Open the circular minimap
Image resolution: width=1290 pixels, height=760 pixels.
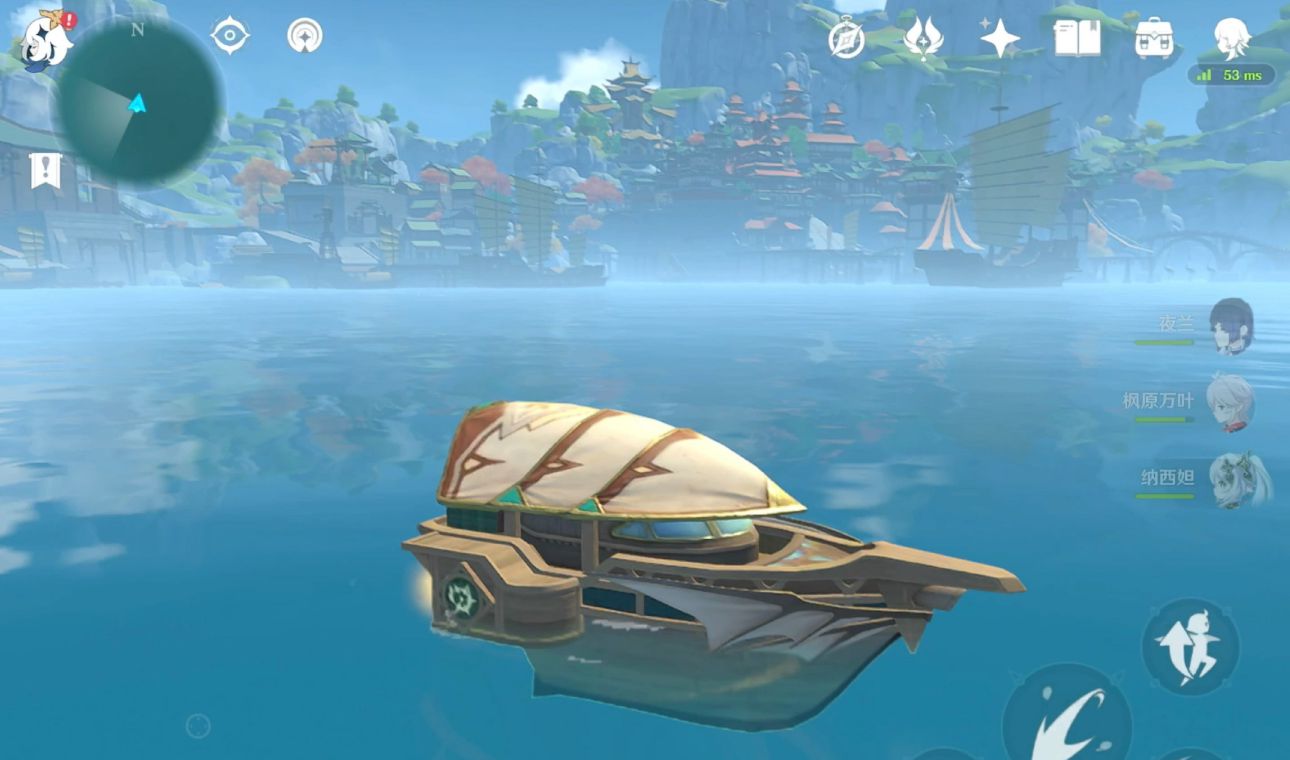tap(138, 101)
